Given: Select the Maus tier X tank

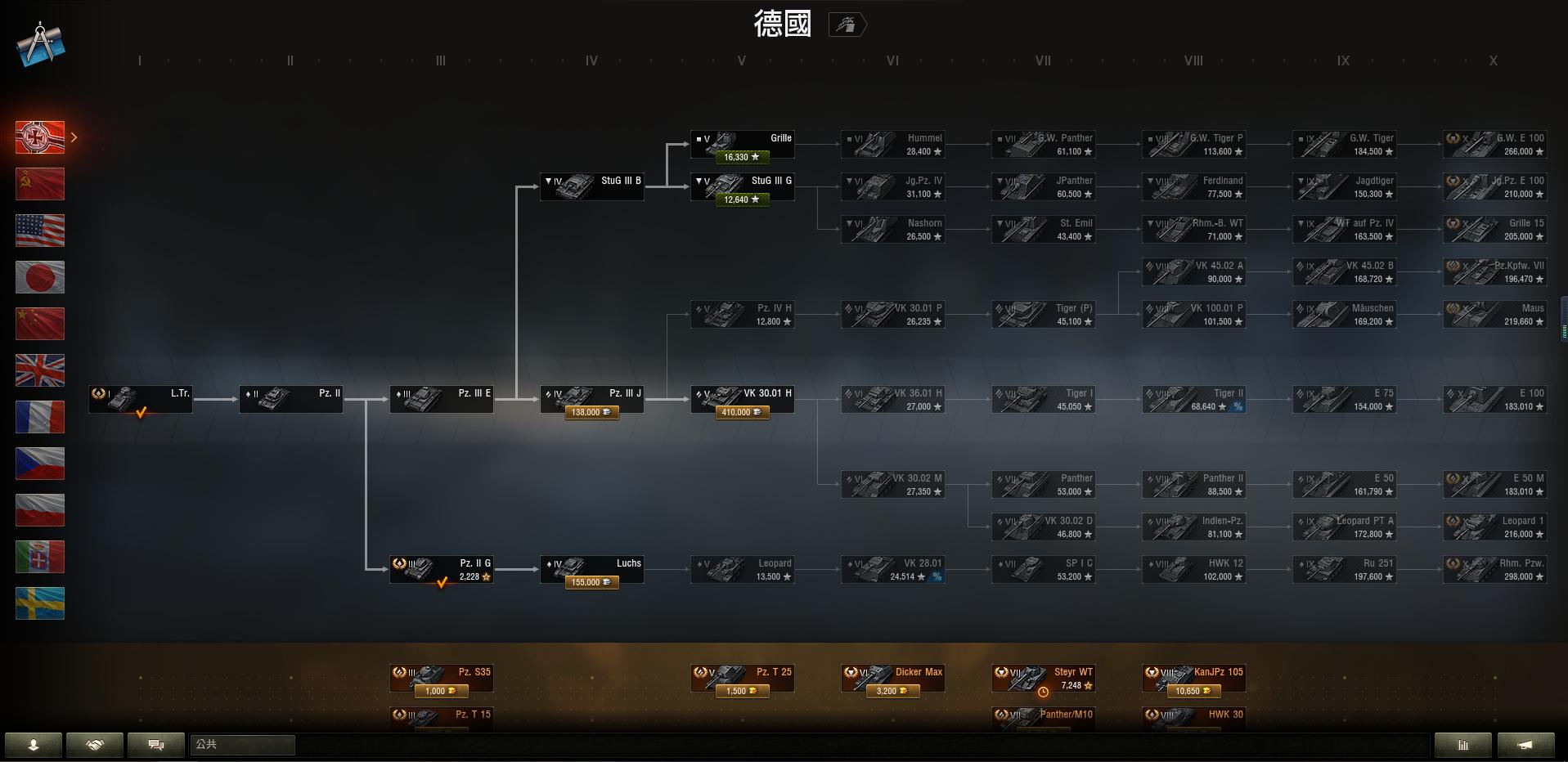Looking at the screenshot, I should (x=1494, y=315).
